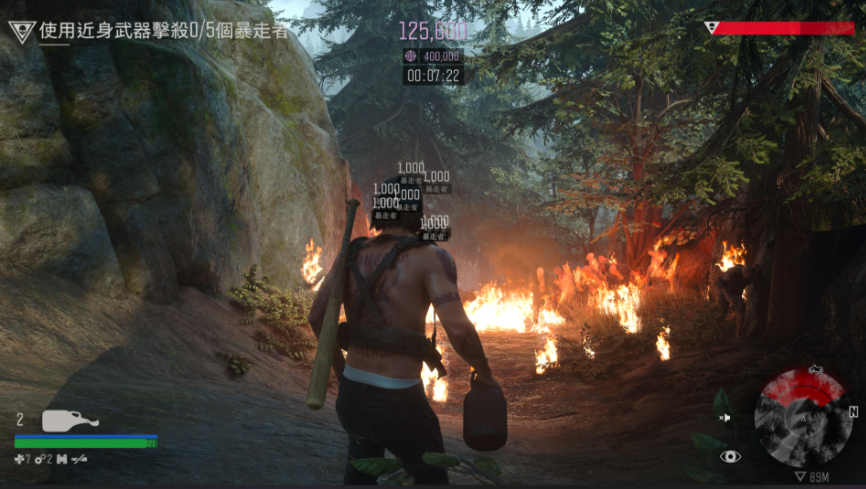
Task: Click the 400,000 target score icon
Action: point(412,56)
